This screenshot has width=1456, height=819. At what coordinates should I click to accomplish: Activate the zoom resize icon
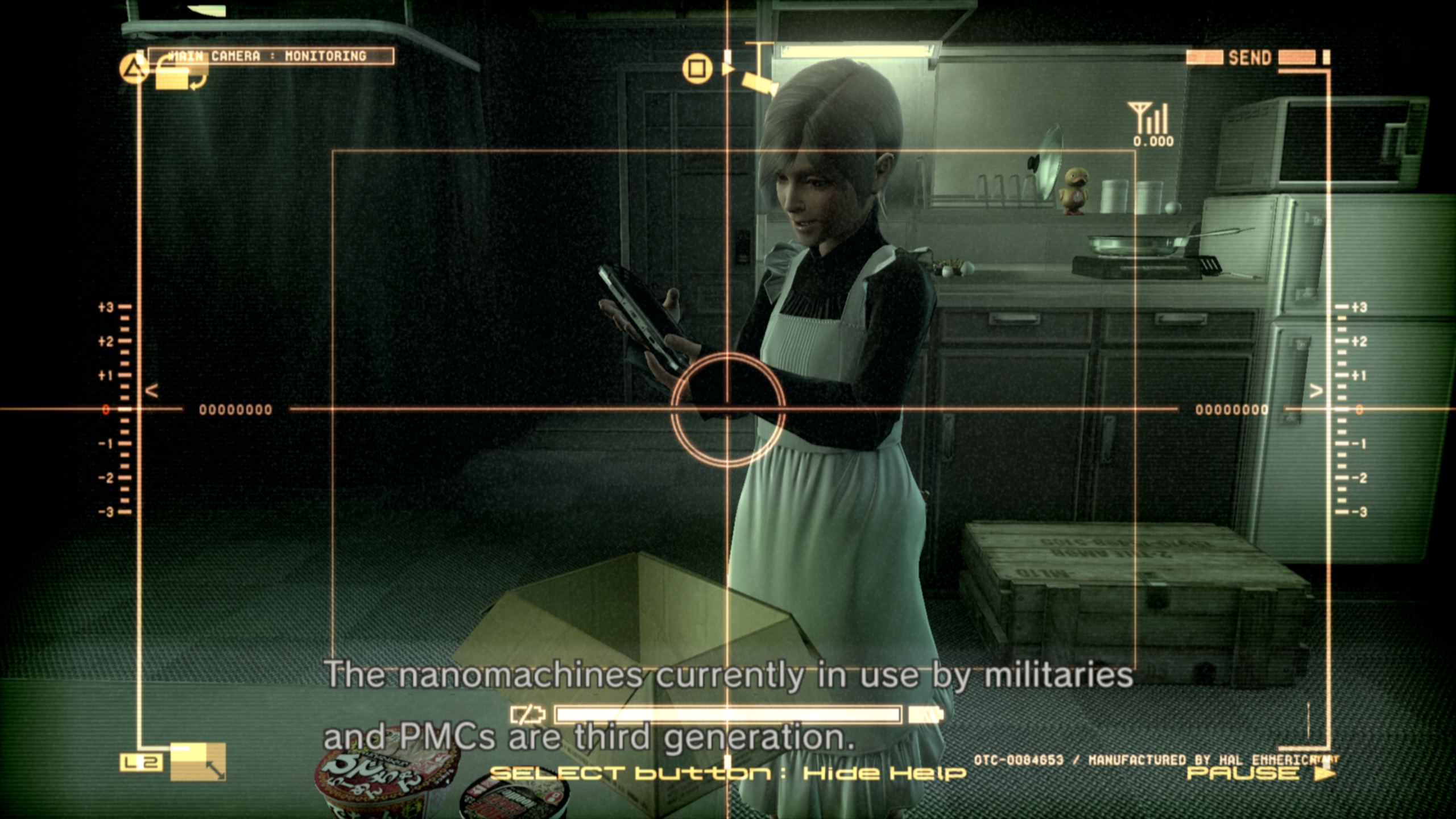(198, 762)
